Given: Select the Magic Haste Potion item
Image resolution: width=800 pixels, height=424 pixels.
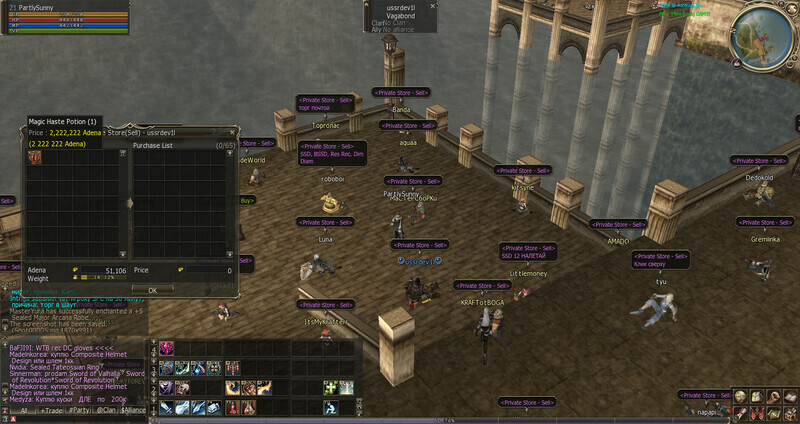Looking at the screenshot, I should tap(35, 158).
